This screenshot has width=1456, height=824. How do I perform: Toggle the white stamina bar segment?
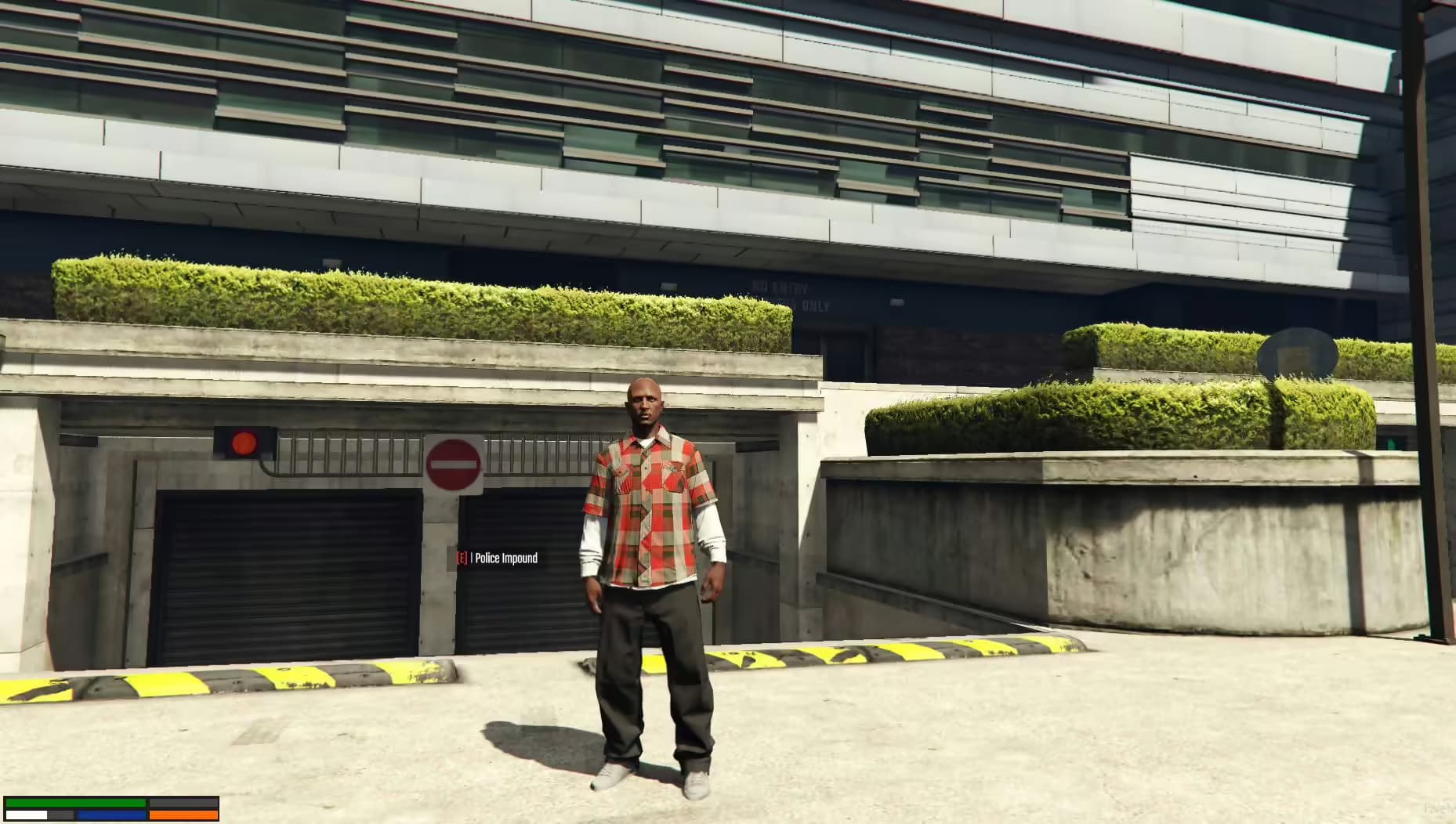26,815
